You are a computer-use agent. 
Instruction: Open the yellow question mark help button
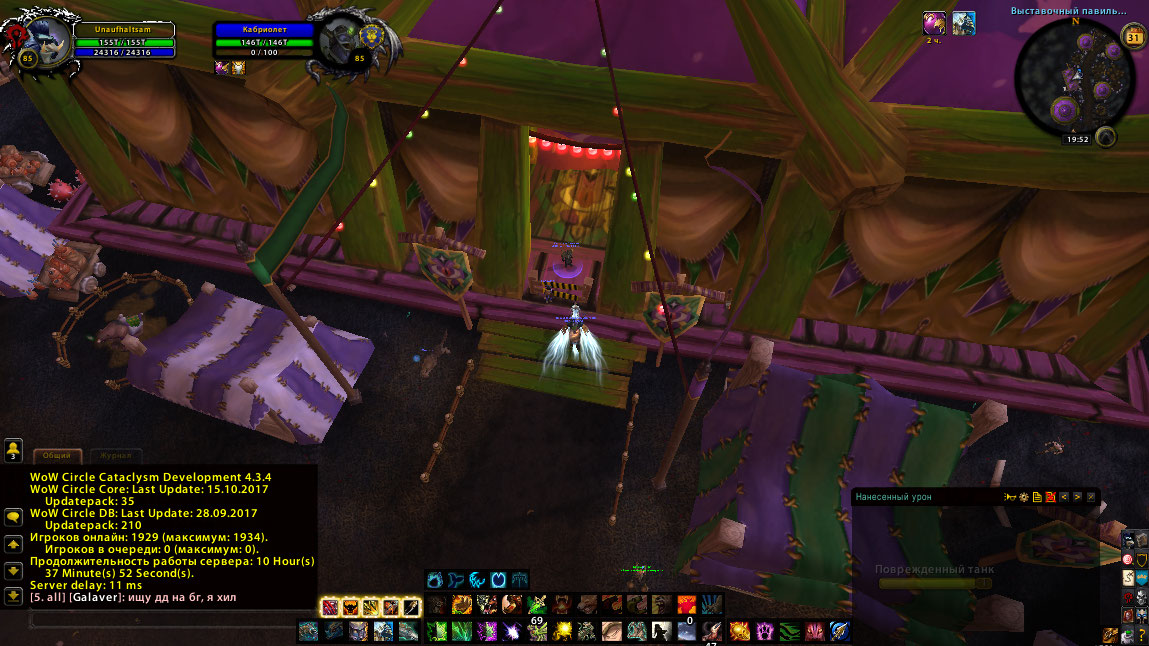[1141, 635]
